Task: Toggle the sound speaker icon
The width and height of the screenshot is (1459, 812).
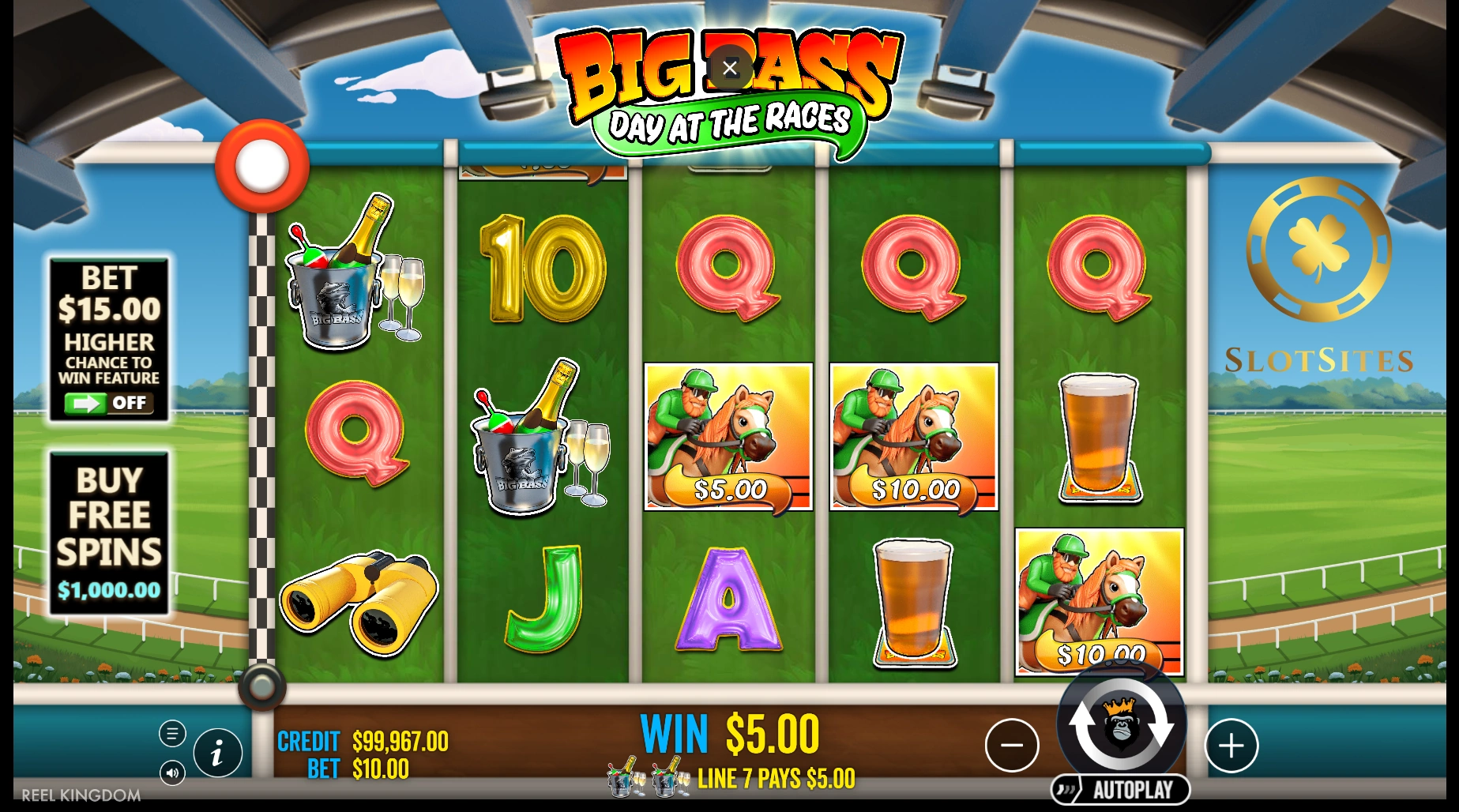Action: click(172, 773)
